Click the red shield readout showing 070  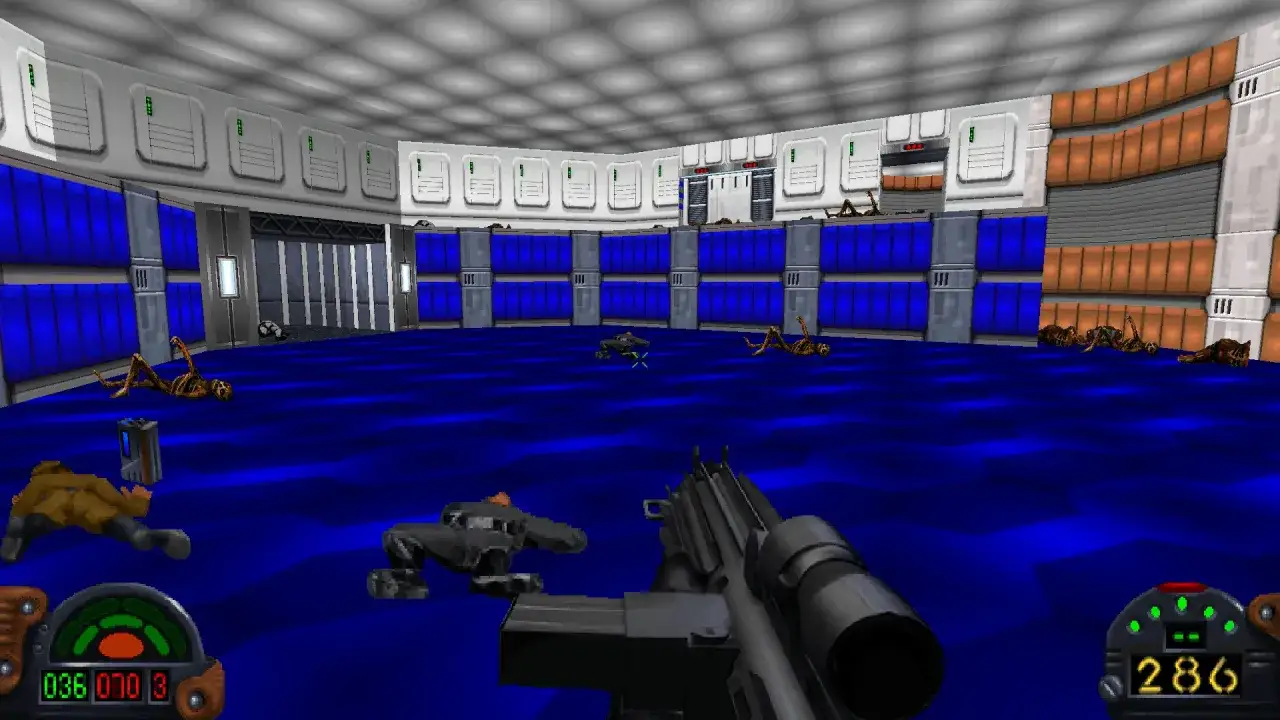[x=117, y=685]
